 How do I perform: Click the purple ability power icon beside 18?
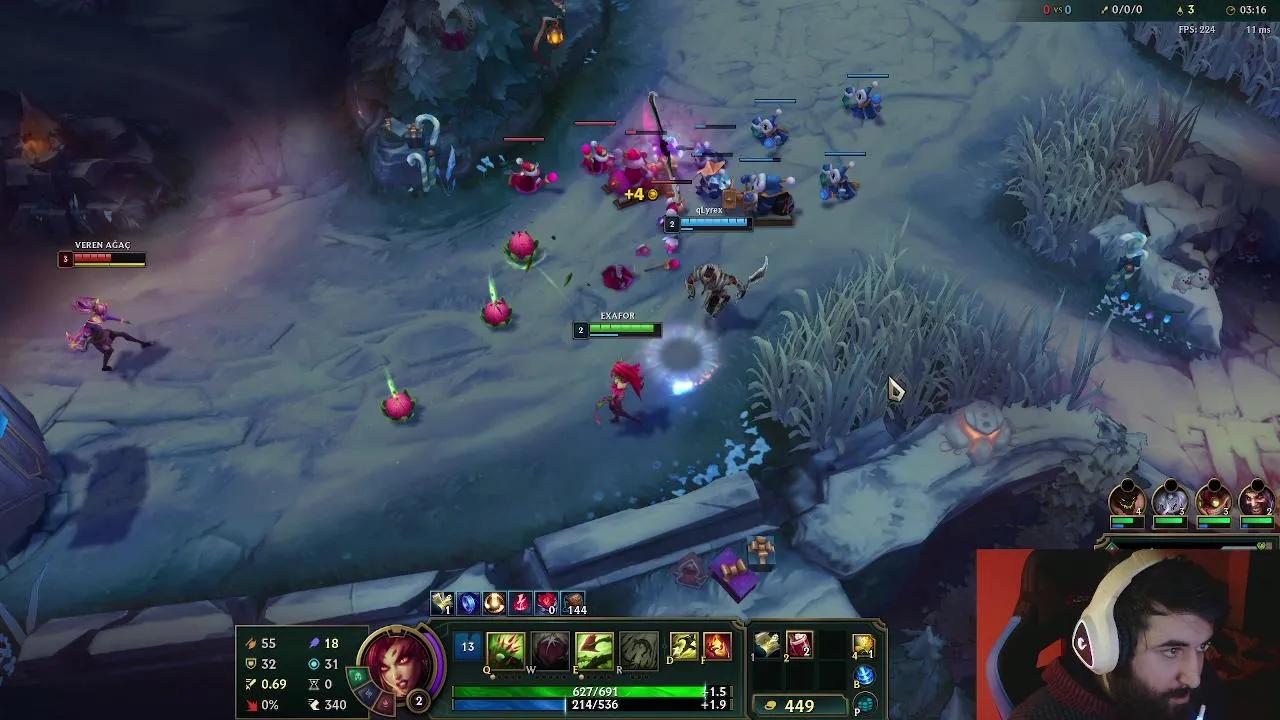click(315, 644)
